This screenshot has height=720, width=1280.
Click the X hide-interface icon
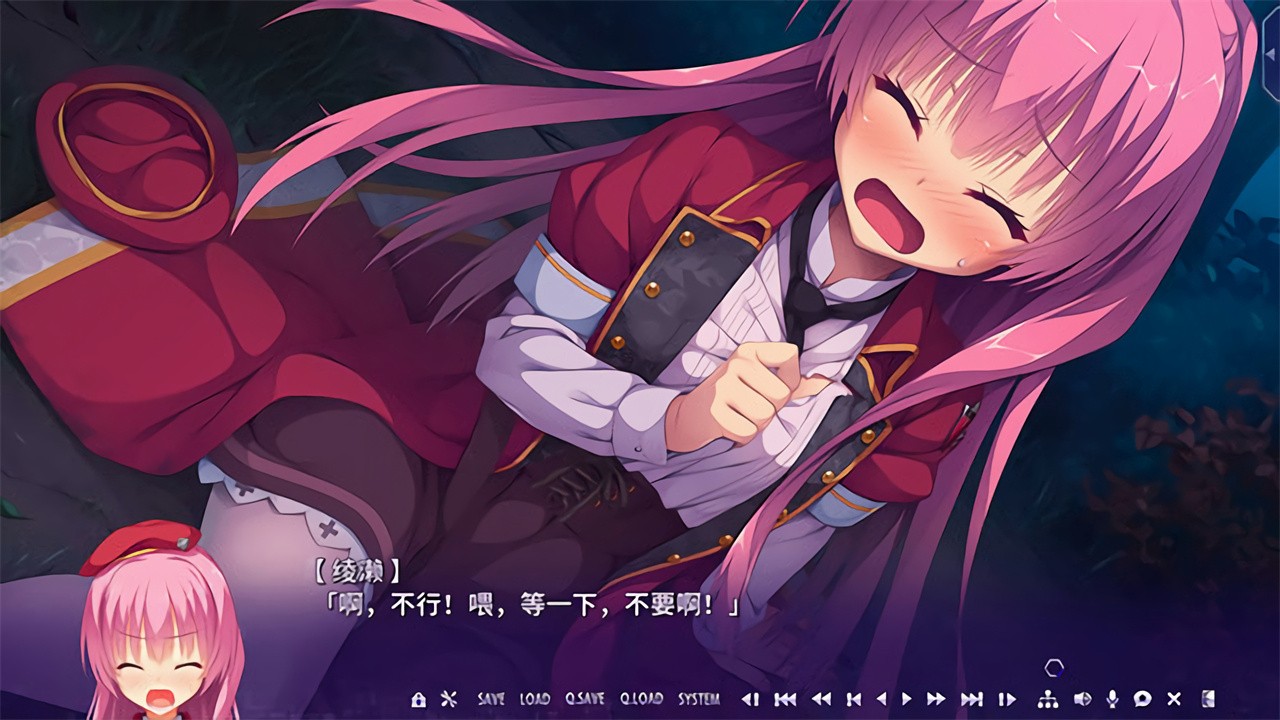[x=1173, y=700]
